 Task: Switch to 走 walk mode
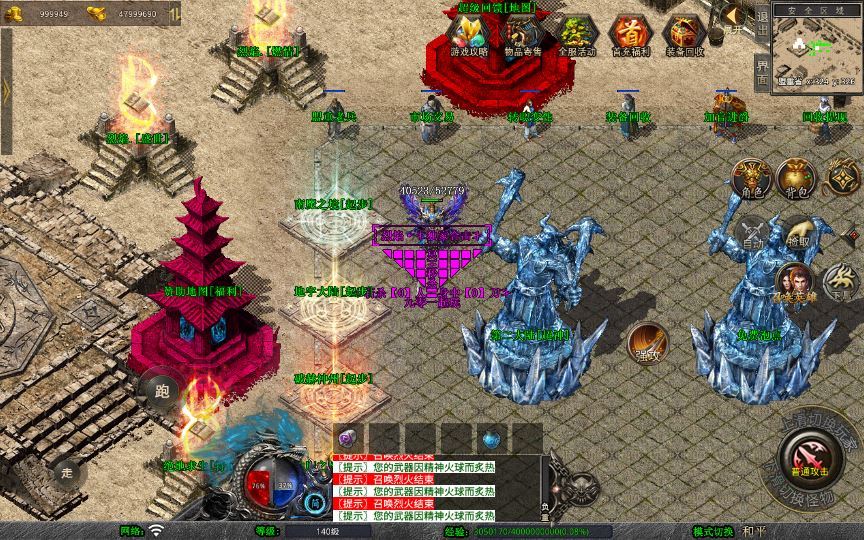tap(68, 472)
